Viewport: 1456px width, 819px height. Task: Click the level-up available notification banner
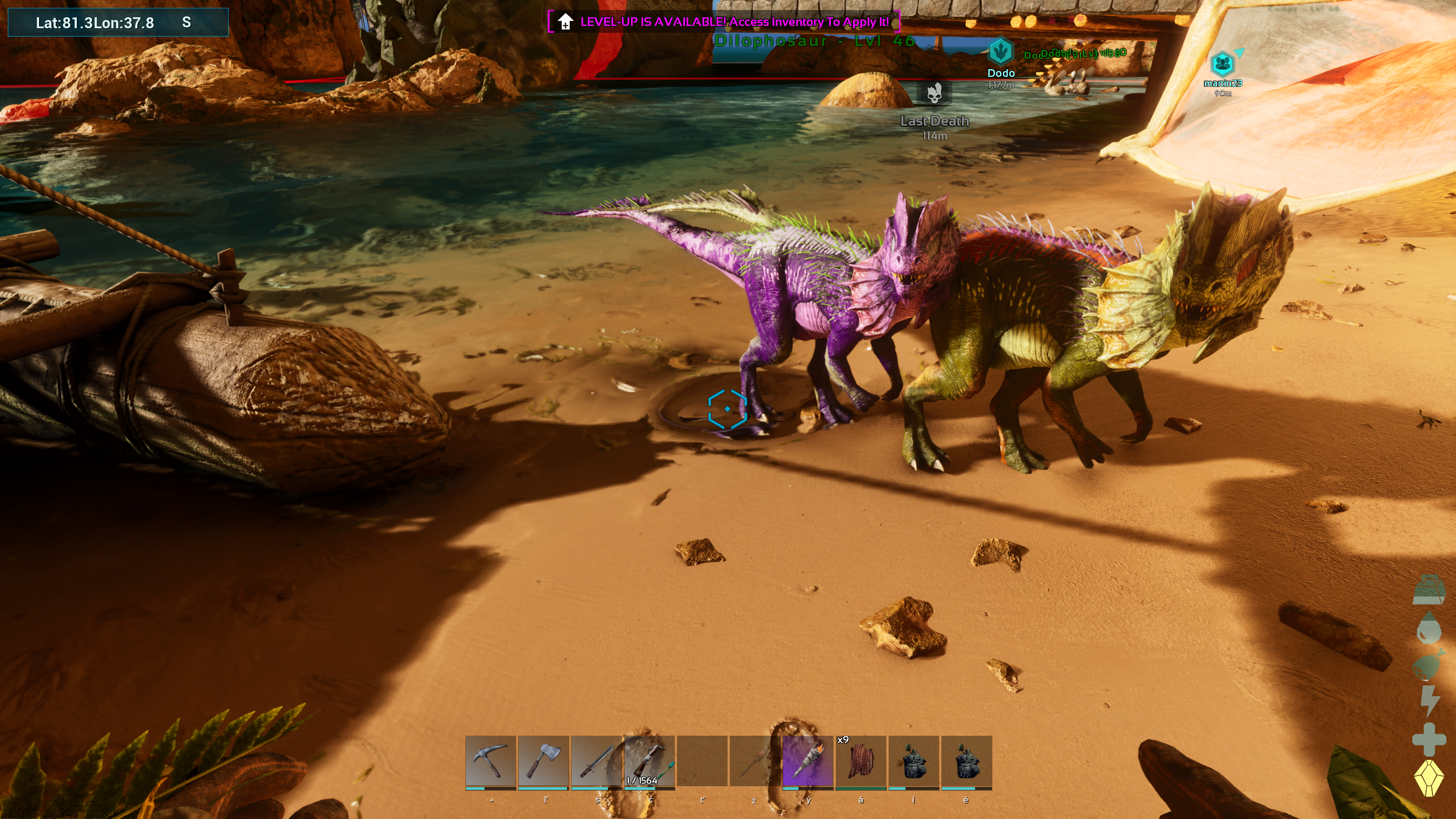point(724,22)
